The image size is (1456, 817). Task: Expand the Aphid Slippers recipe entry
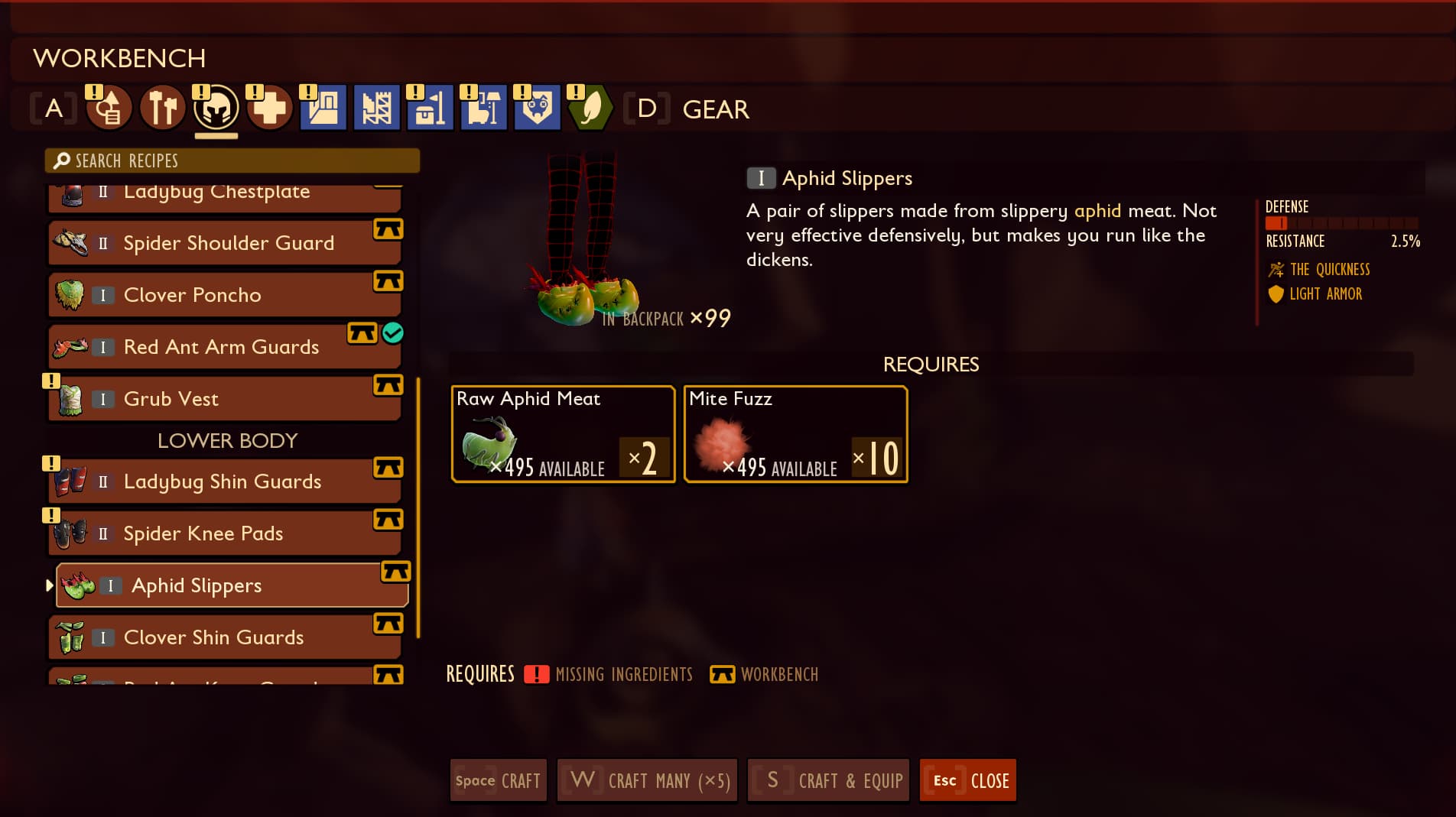click(x=49, y=585)
